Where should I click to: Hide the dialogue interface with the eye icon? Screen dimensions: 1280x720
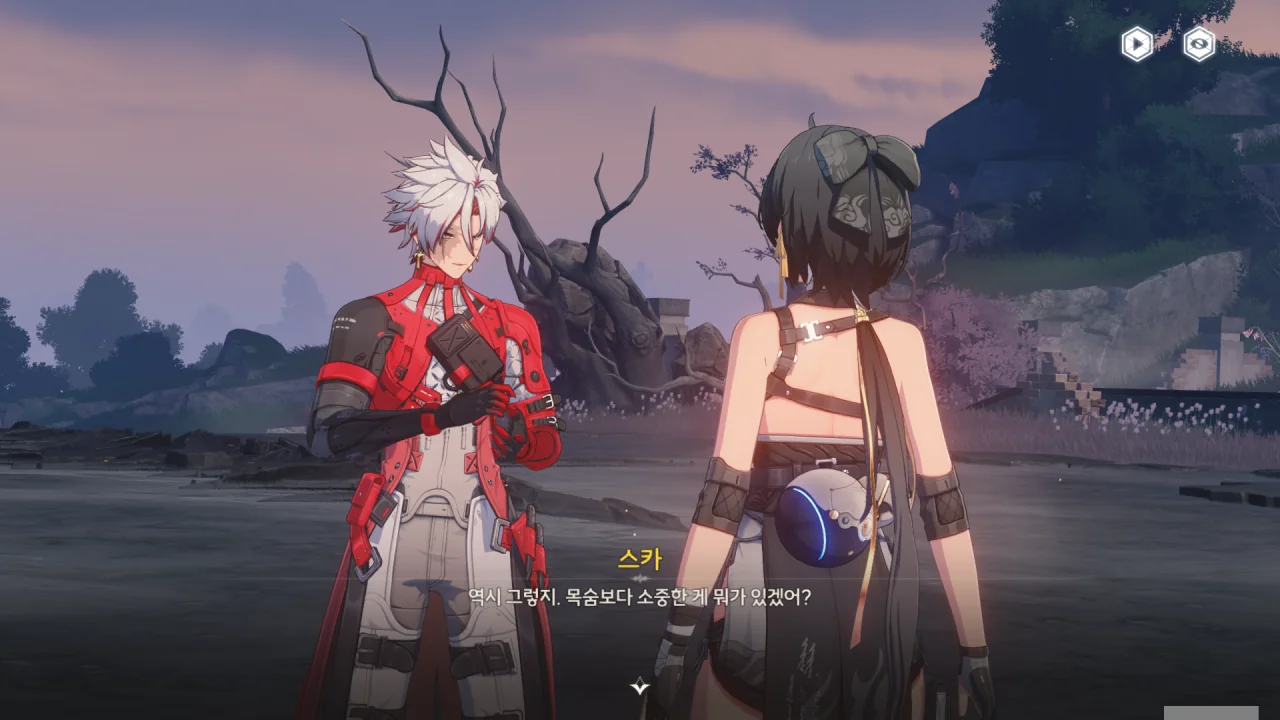pyautogui.click(x=1199, y=44)
